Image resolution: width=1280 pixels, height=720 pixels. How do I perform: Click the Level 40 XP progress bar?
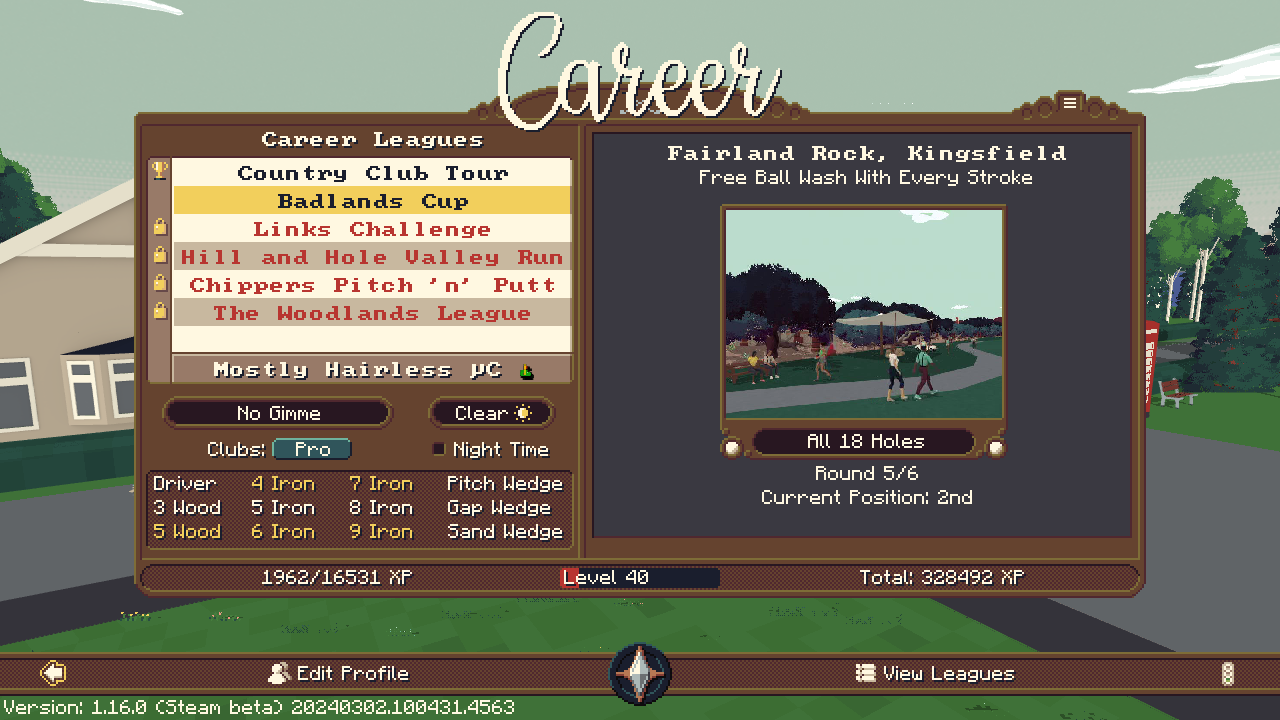(x=640, y=577)
